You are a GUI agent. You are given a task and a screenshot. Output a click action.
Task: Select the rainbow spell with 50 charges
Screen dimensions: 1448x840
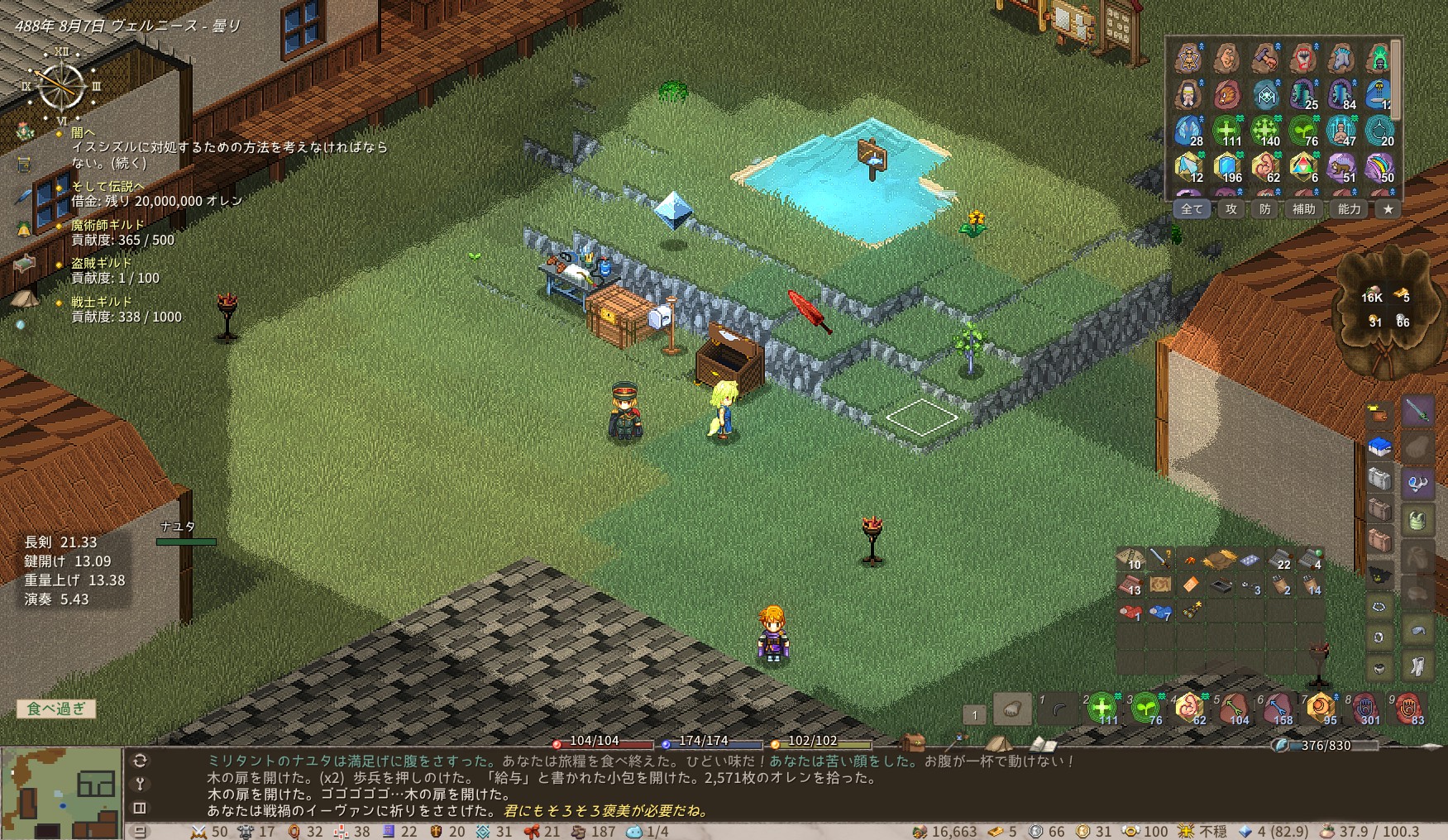pos(1380,168)
